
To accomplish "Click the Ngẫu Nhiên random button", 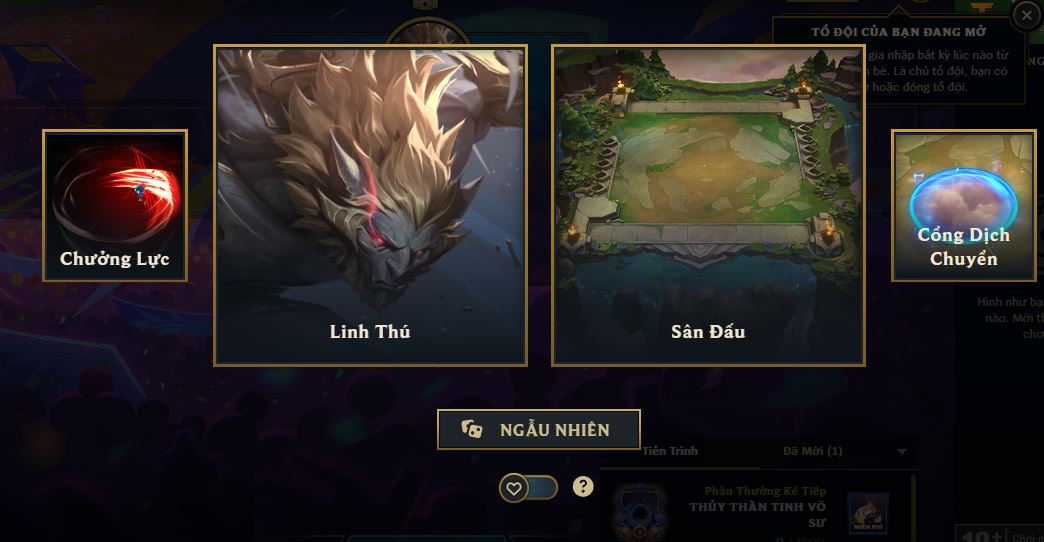I will point(538,430).
